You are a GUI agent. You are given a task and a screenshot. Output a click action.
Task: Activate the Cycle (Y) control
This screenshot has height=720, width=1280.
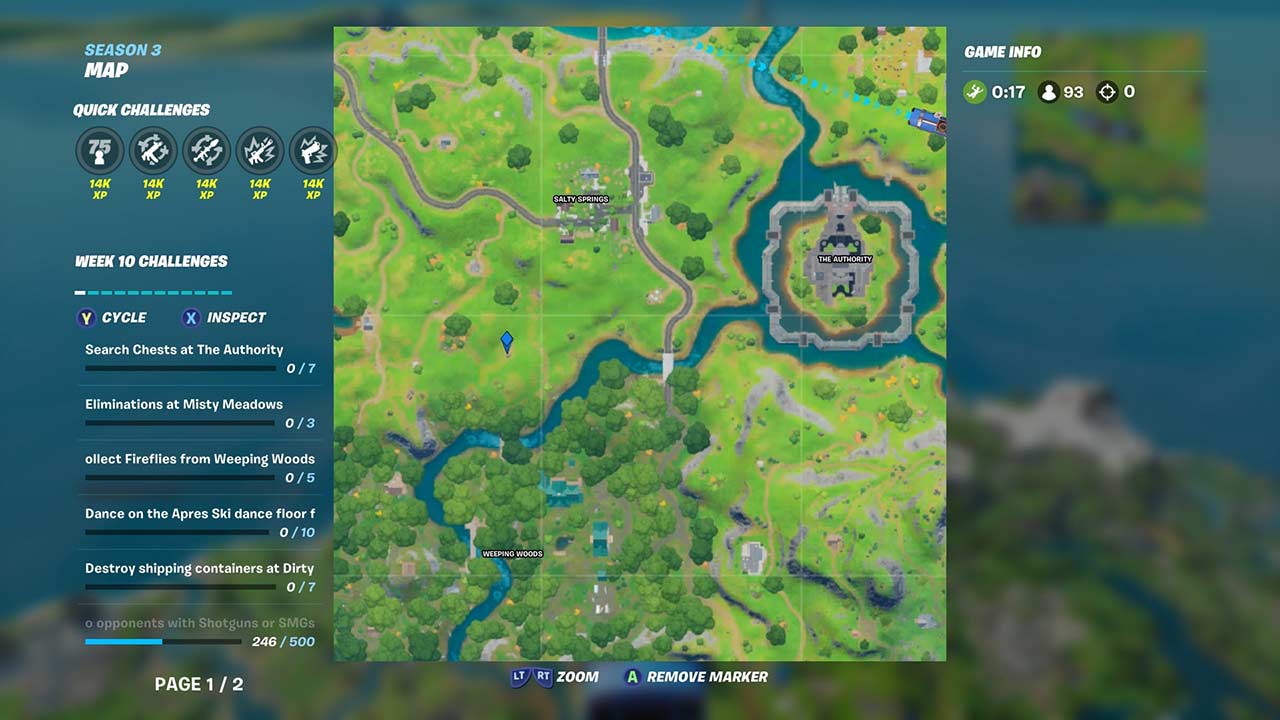111,318
